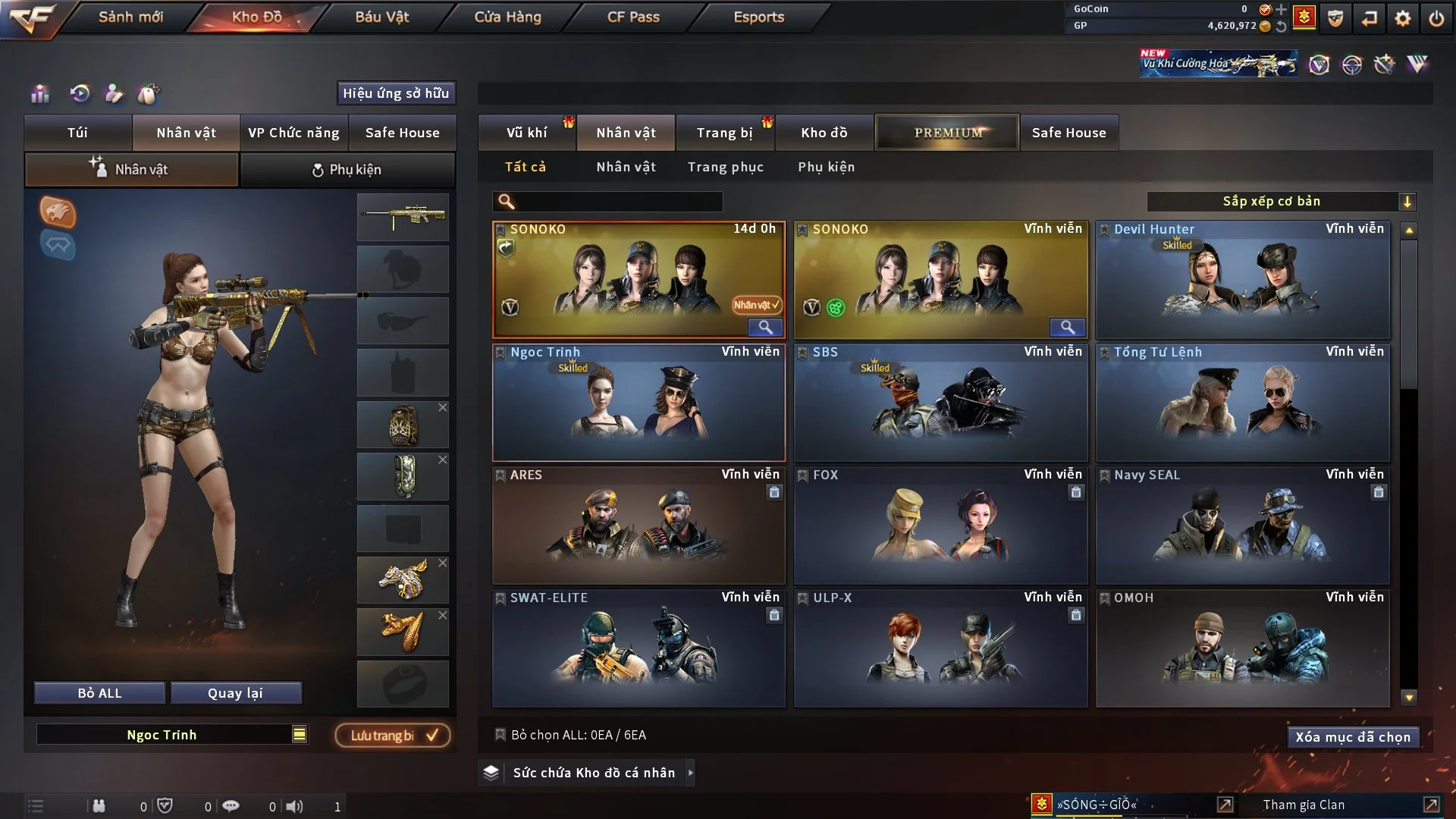
Task: Open the clan badge icon on the bottom bar
Action: (x=1042, y=805)
